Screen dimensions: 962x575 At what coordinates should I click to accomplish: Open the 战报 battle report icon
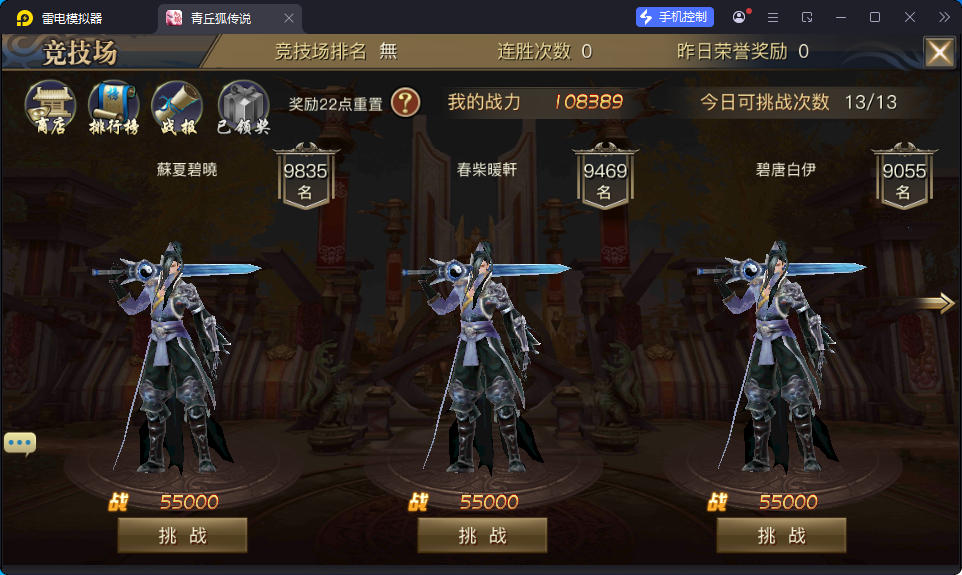pos(177,107)
